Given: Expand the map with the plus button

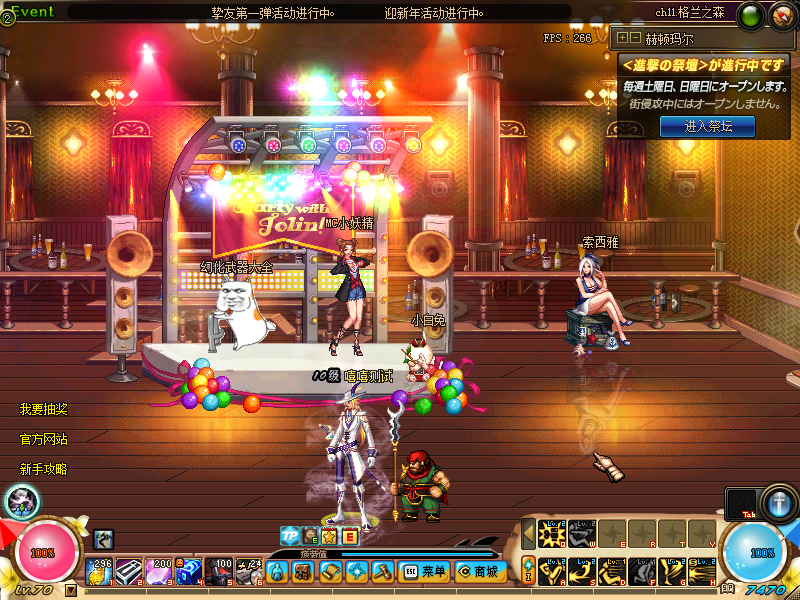Looking at the screenshot, I should (x=623, y=38).
